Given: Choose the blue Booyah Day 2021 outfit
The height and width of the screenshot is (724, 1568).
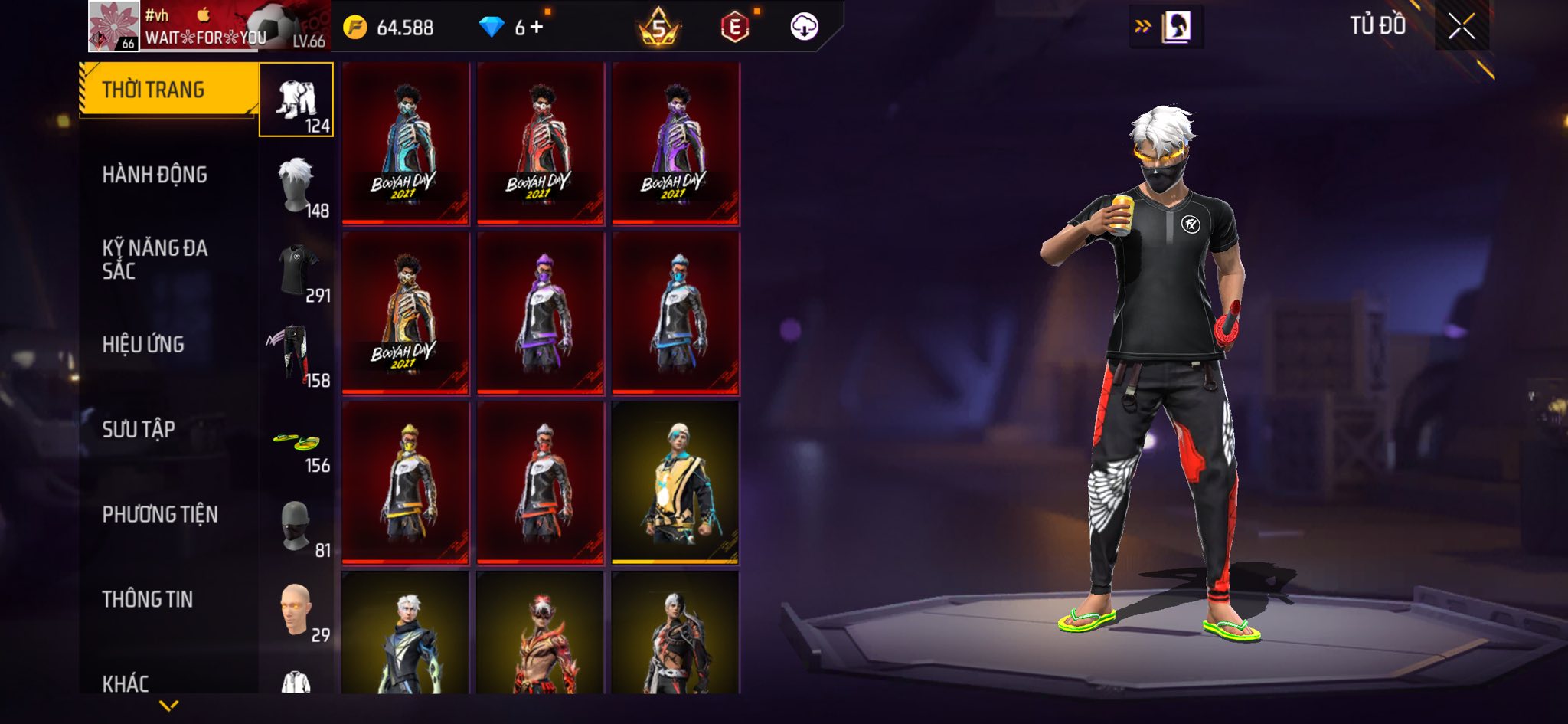Looking at the screenshot, I should (405, 143).
